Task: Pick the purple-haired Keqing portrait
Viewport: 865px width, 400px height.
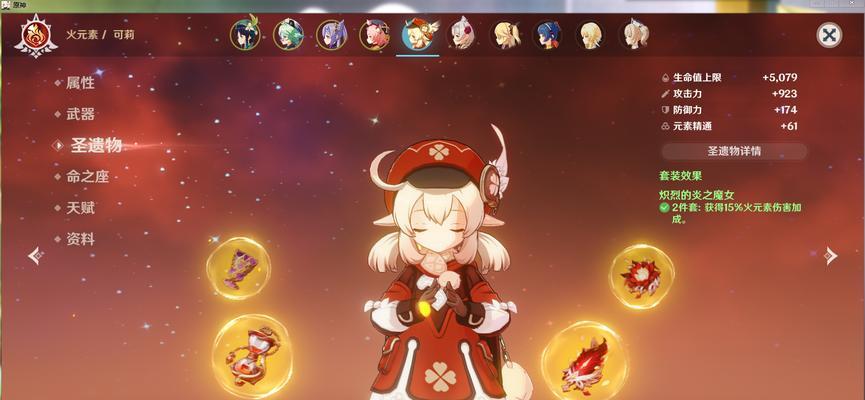Action: (332, 35)
